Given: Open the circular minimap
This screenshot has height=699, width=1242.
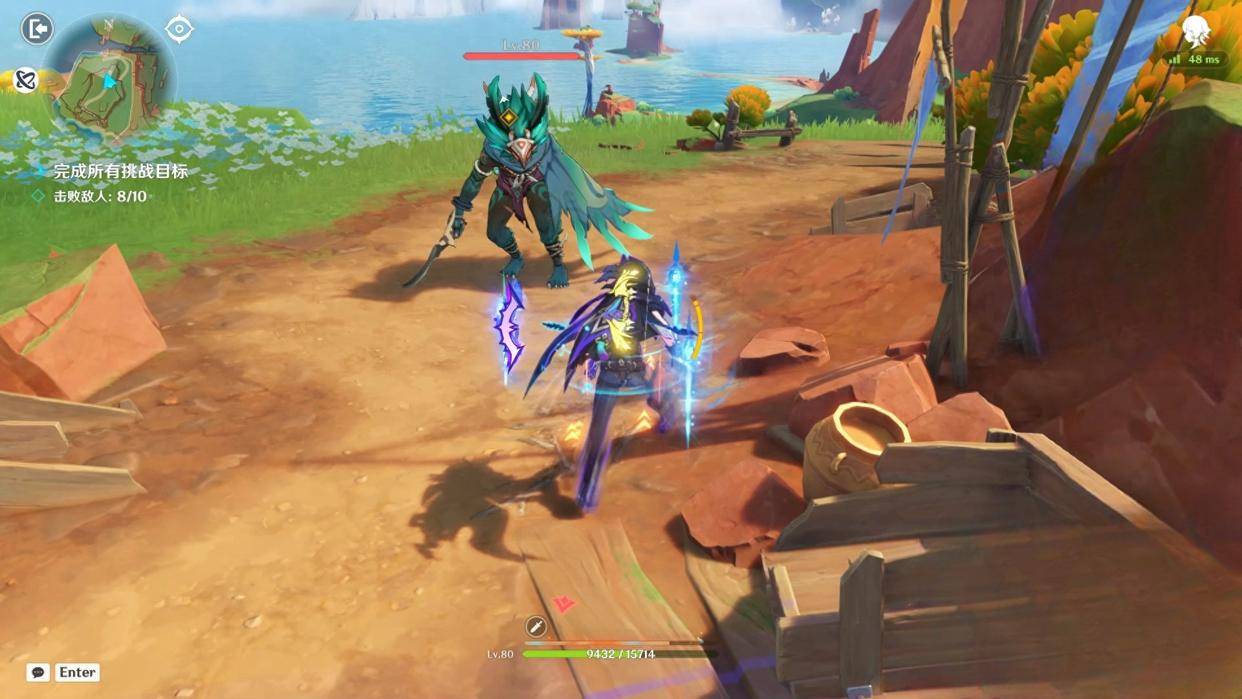Looking at the screenshot, I should tap(111, 77).
